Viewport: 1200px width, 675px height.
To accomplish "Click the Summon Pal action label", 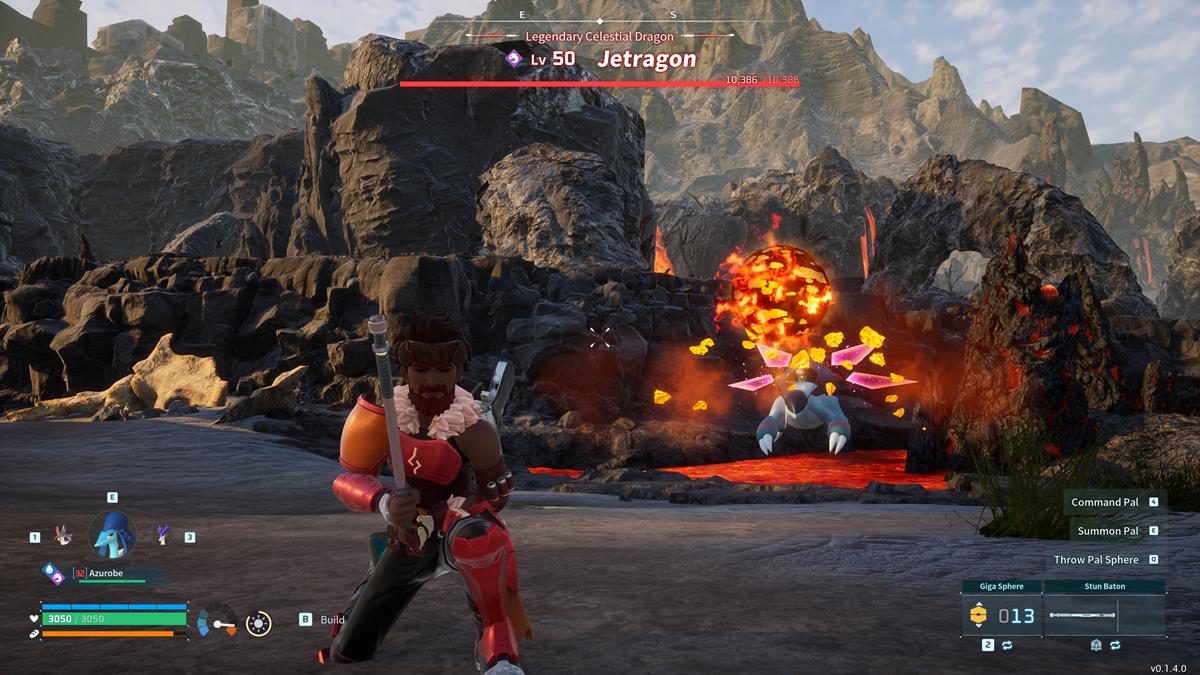I will [x=1108, y=531].
